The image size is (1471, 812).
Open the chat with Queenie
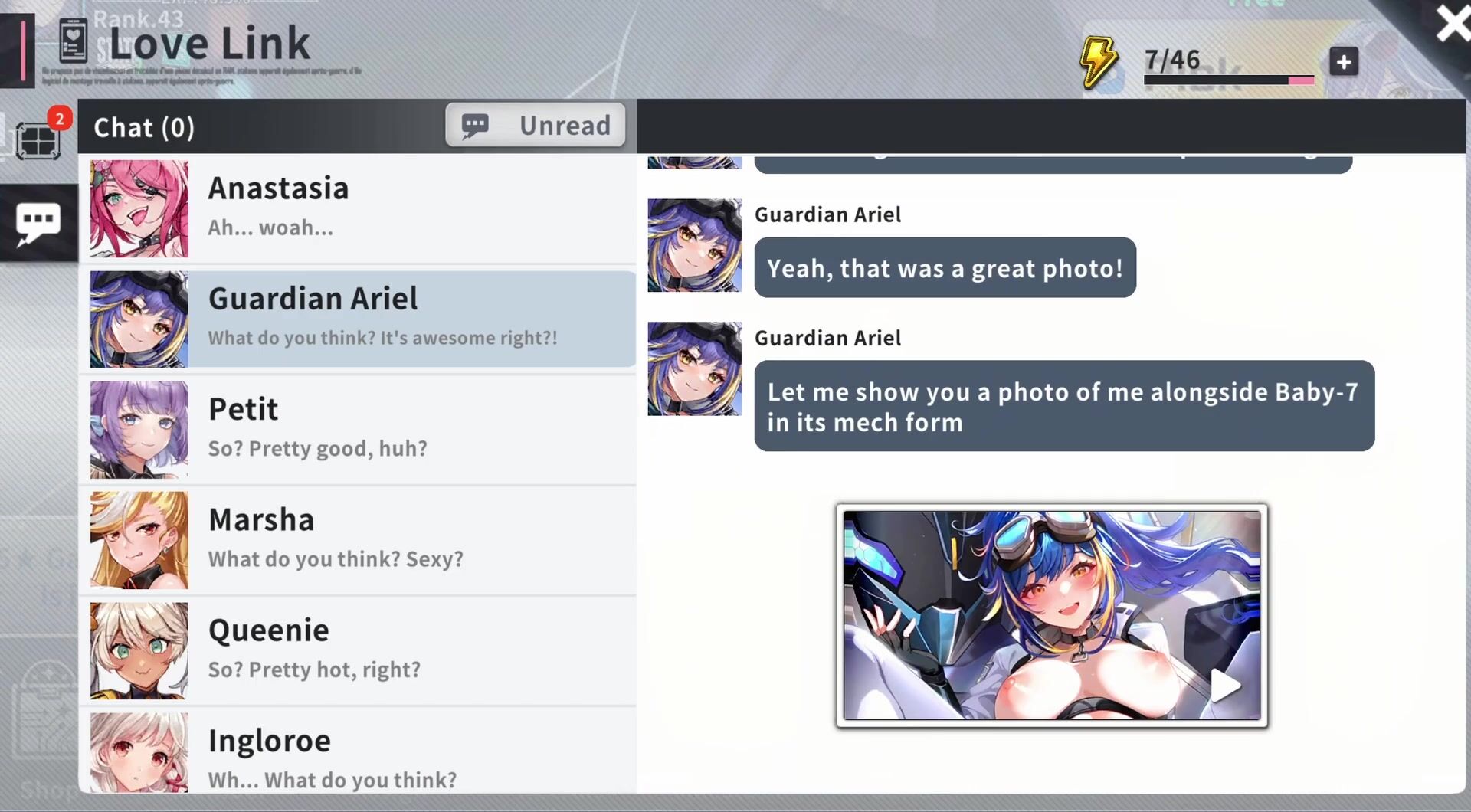coord(360,650)
